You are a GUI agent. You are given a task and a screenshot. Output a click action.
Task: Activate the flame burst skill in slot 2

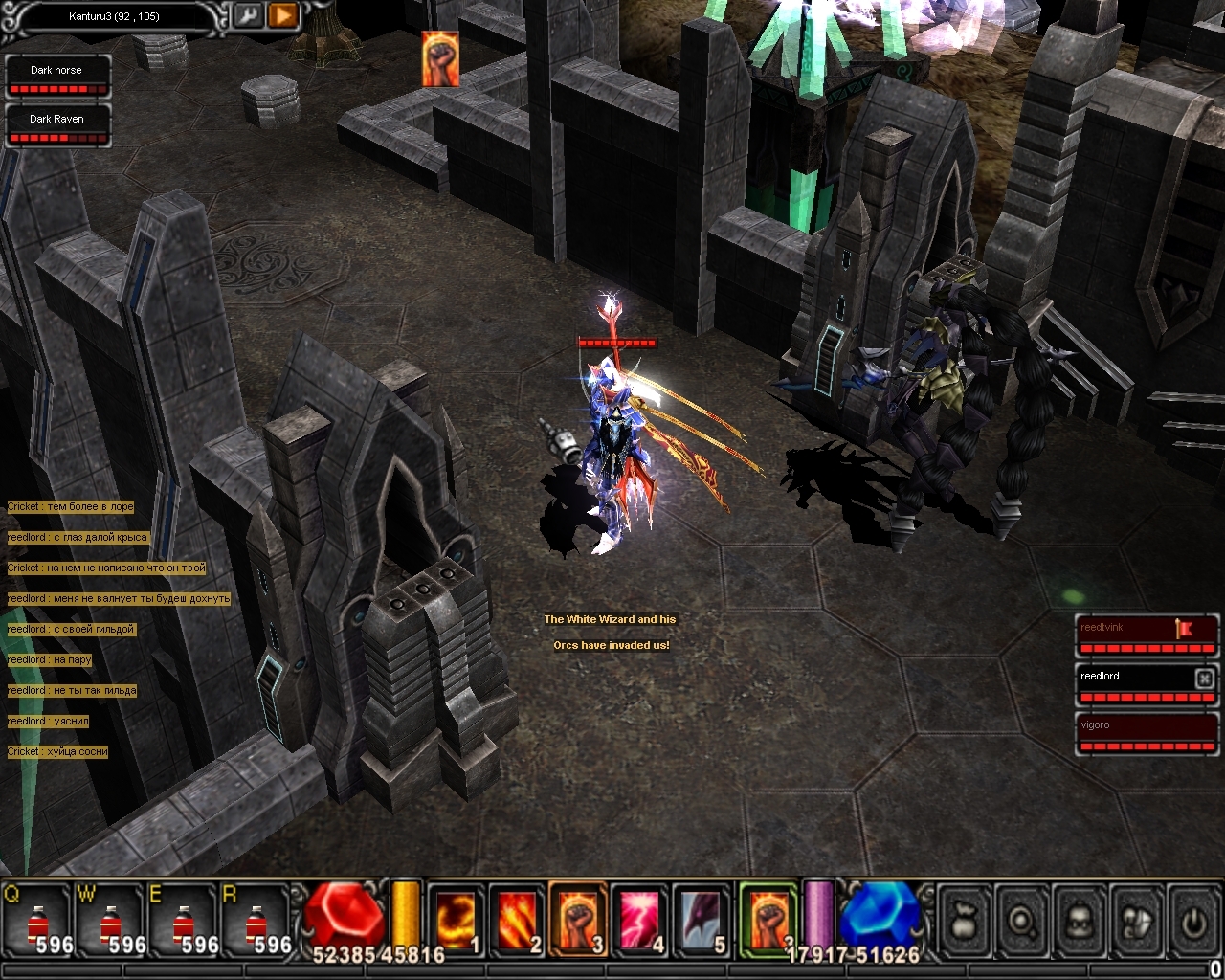[x=516, y=920]
